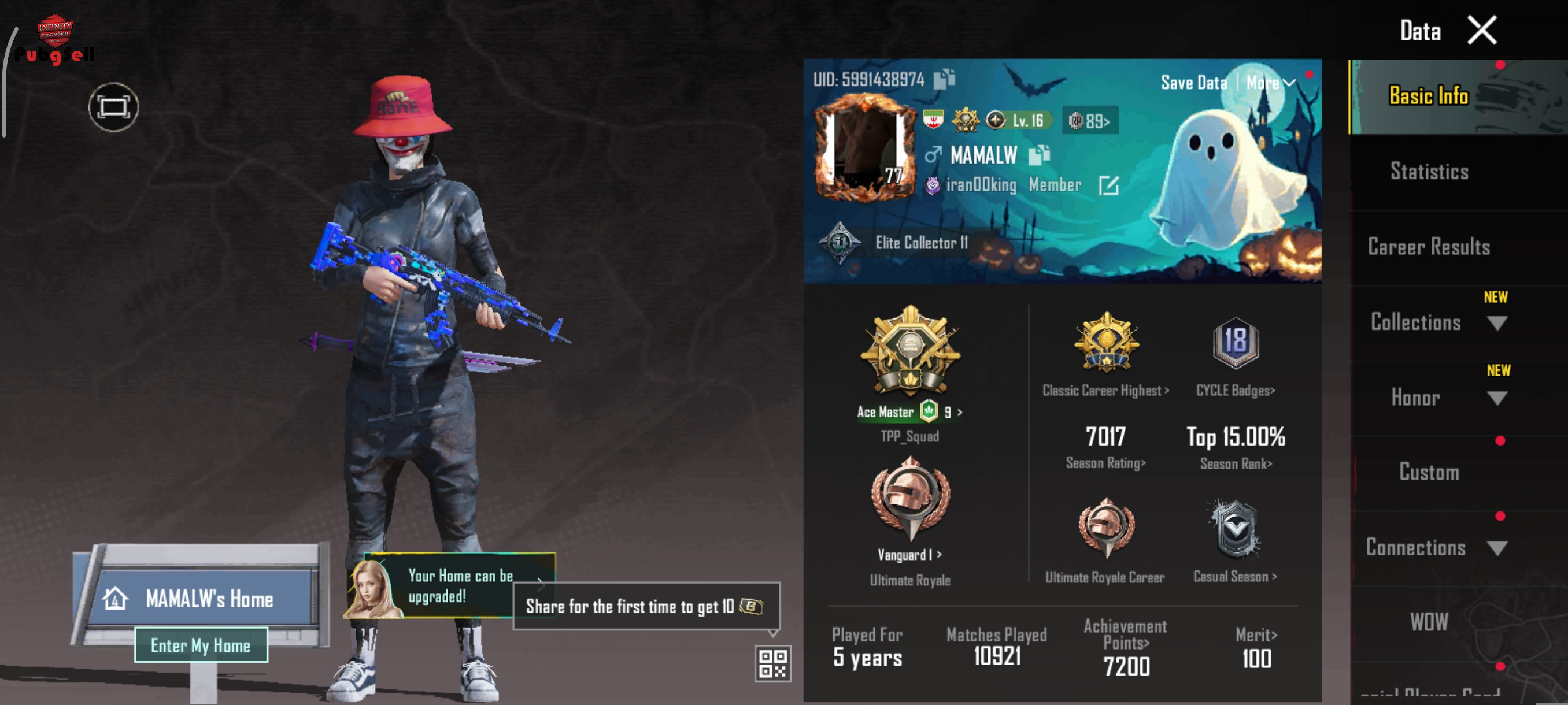Edit the clan info next to Member
This screenshot has width=1568, height=705.
pos(1108,185)
